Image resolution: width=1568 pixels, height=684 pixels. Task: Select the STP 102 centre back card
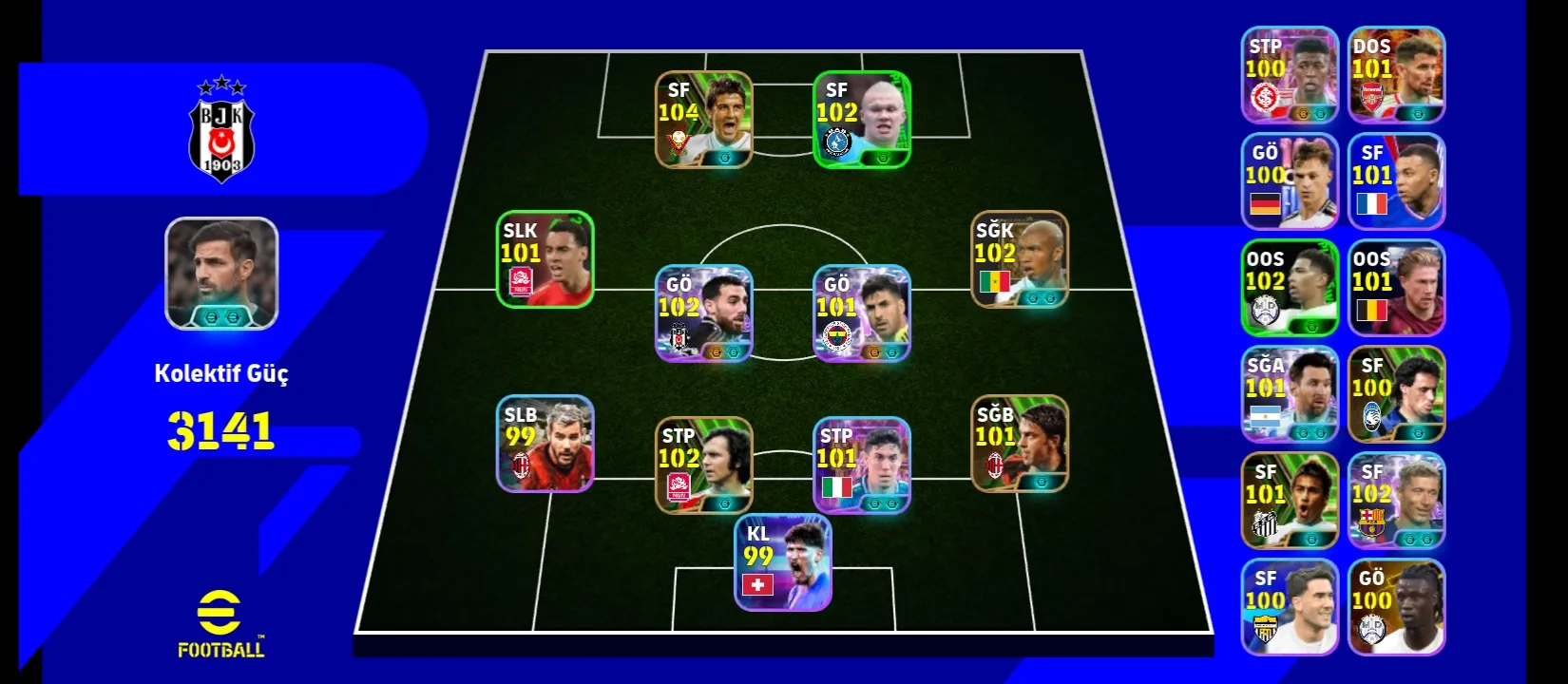tap(703, 465)
